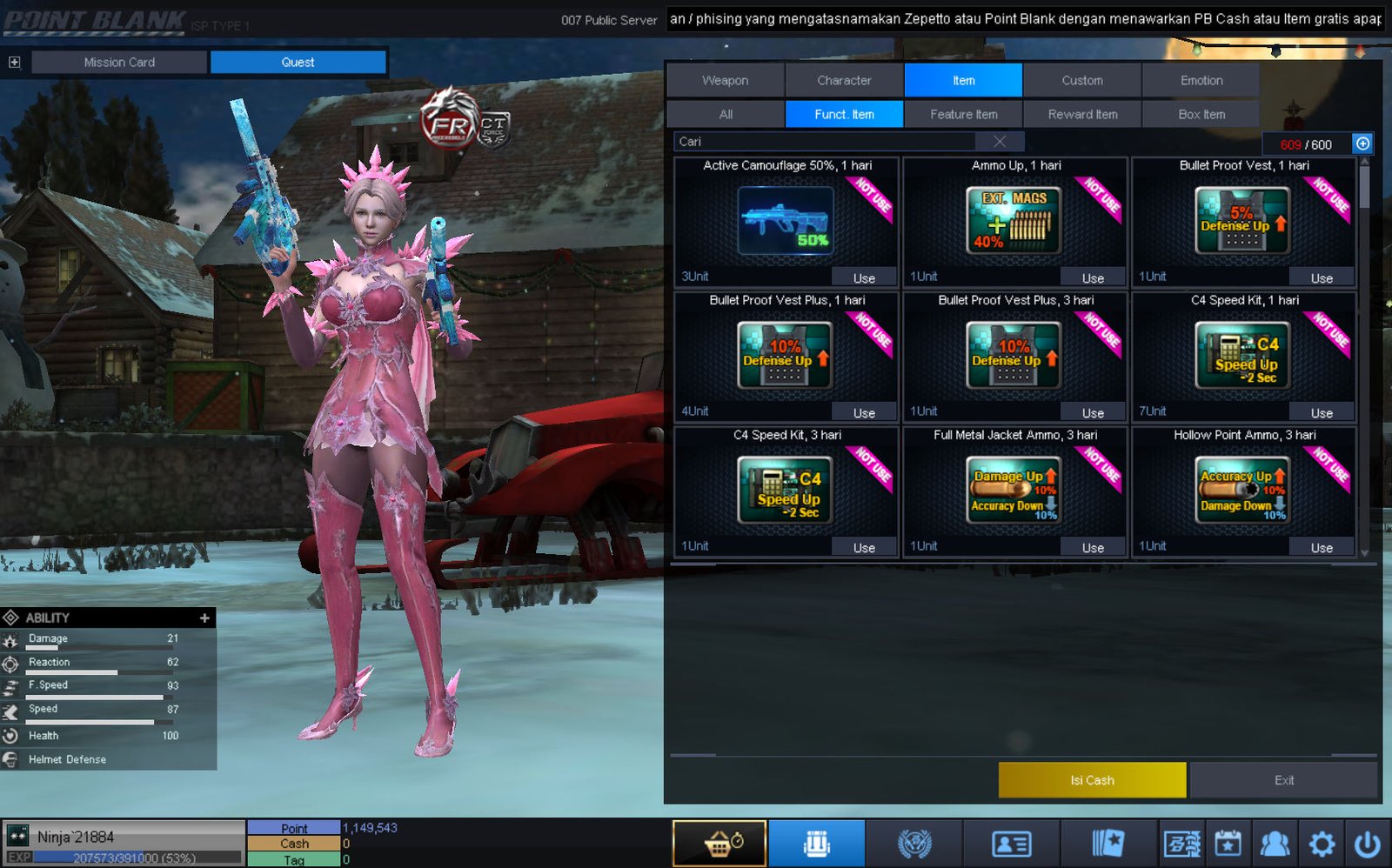Show the Box Item filter
The width and height of the screenshot is (1392, 868).
[x=1201, y=114]
